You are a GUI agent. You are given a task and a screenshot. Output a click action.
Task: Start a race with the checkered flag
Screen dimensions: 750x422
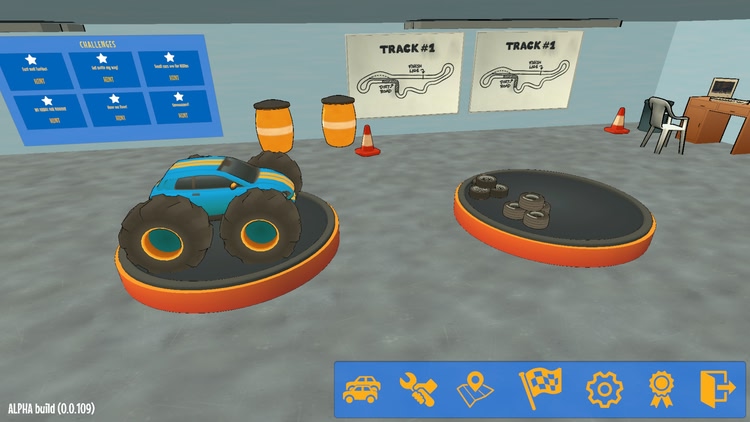tap(540, 388)
